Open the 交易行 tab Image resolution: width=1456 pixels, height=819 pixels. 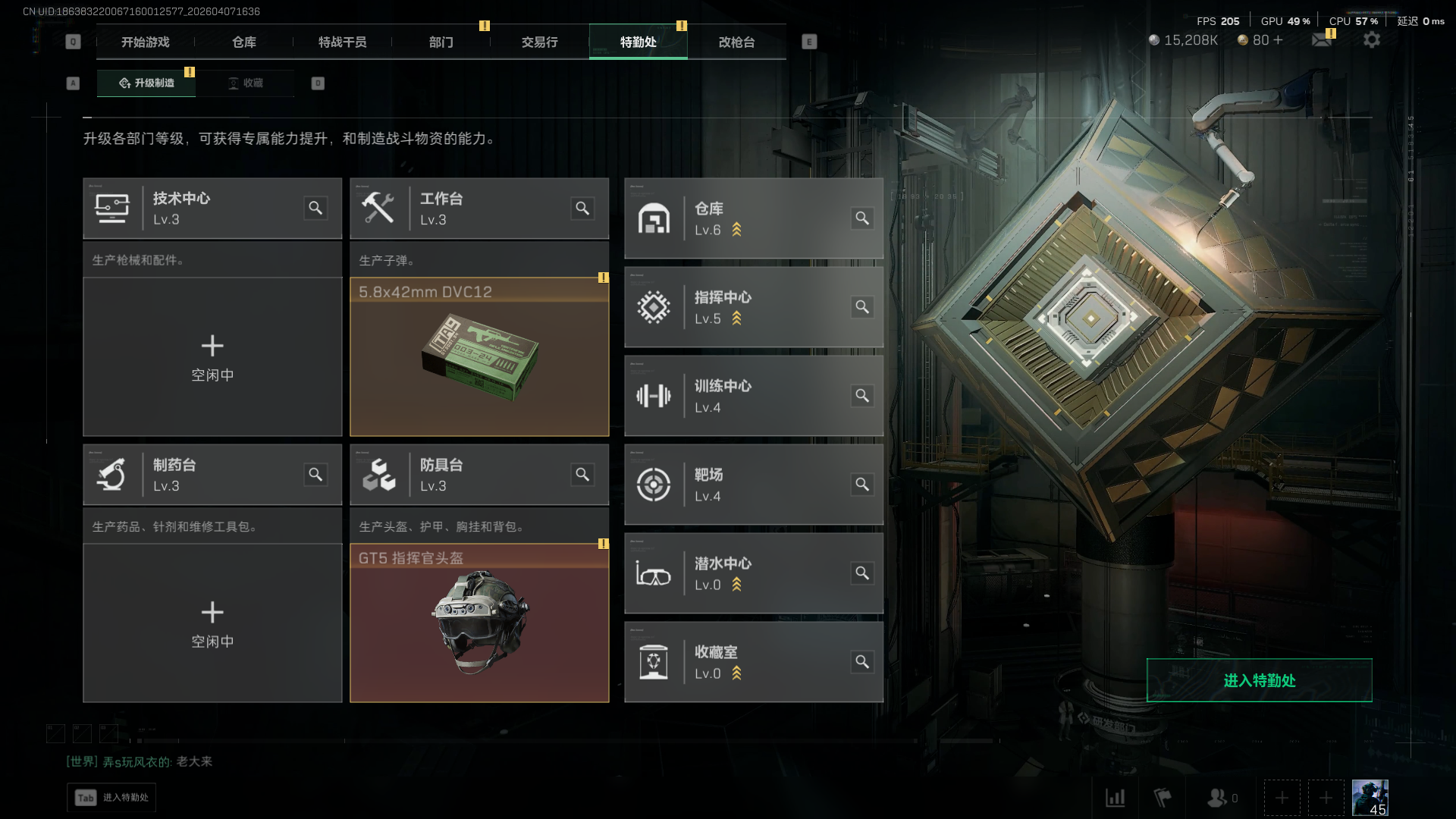pyautogui.click(x=540, y=42)
